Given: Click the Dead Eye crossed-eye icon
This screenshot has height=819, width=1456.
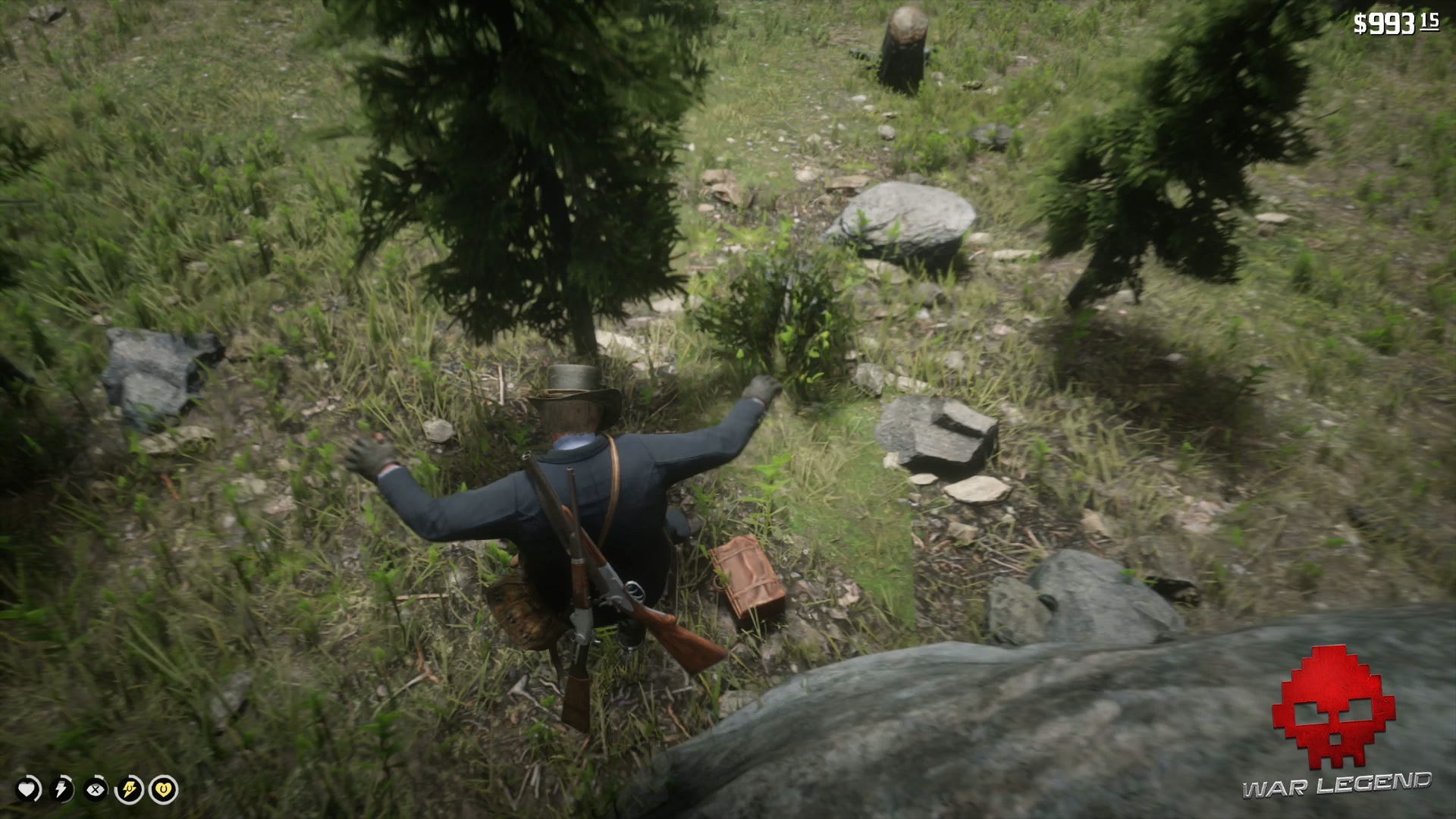Looking at the screenshot, I should [x=95, y=789].
